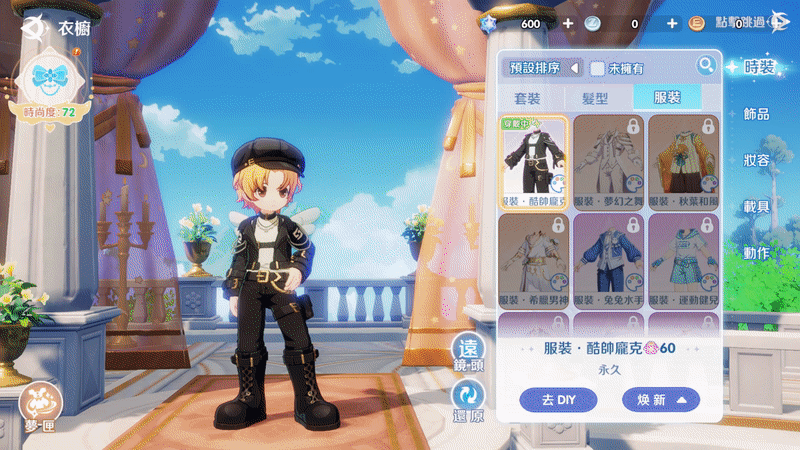
Task: Open the 飾品 accessories category
Action: (757, 115)
